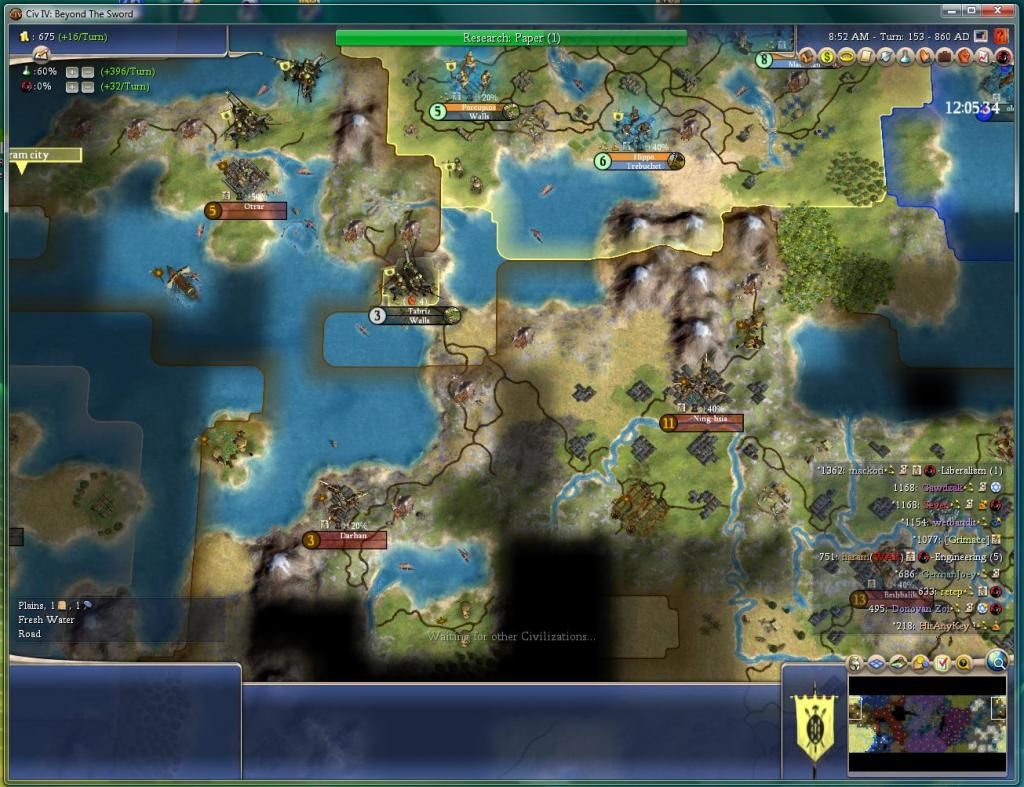Increase the research rate with plus

coord(72,72)
